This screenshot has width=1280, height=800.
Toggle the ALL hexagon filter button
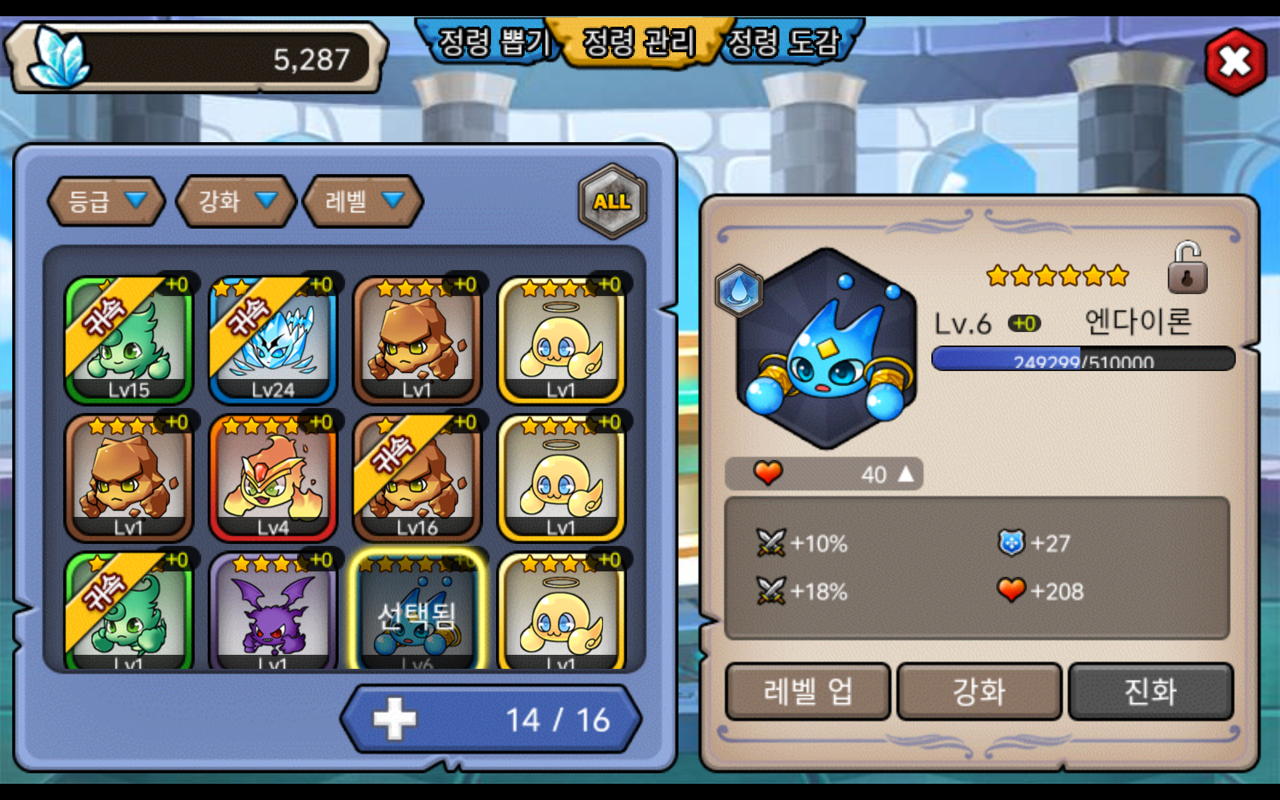pos(612,201)
